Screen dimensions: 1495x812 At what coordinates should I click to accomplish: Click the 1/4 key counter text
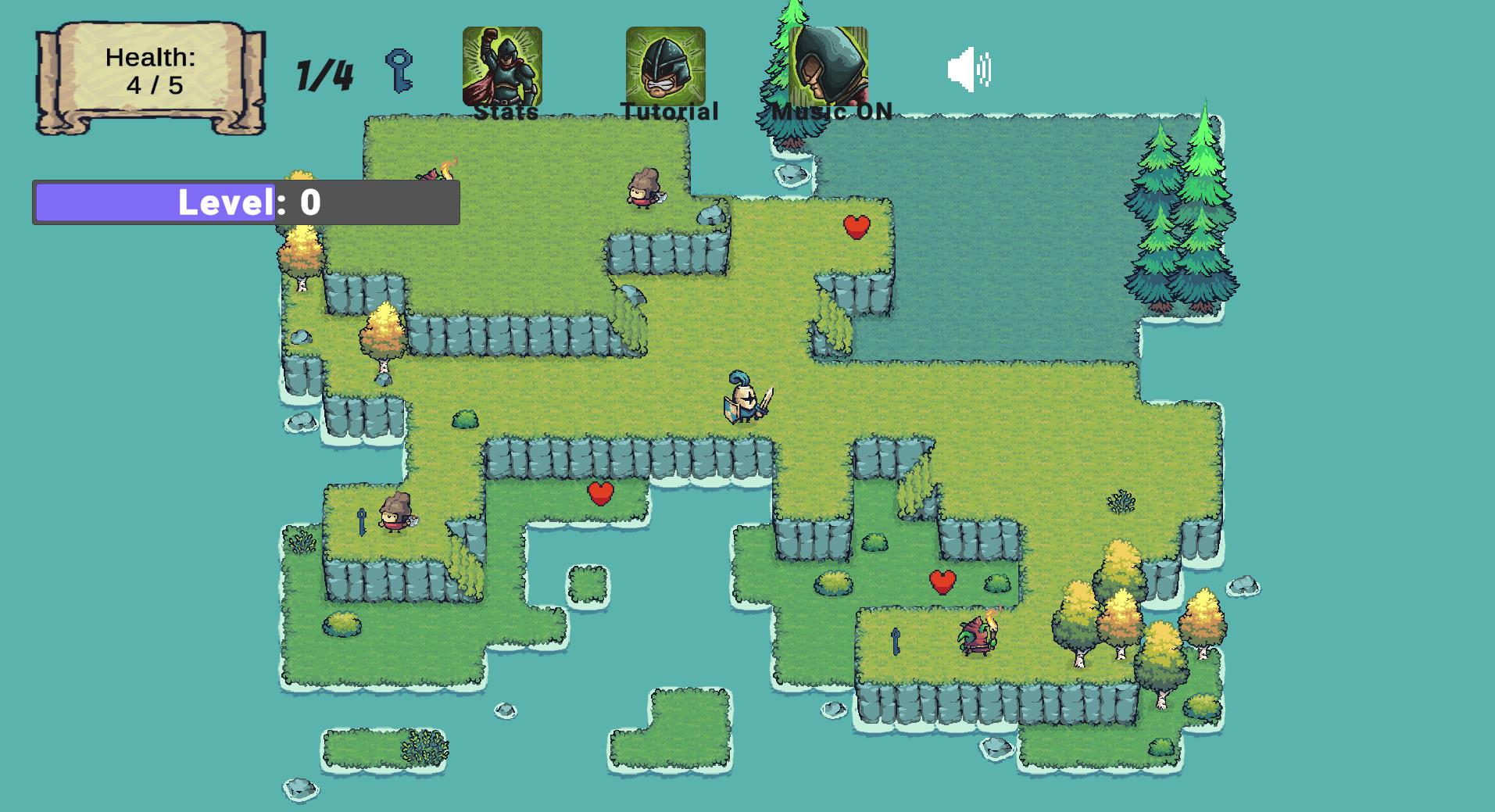323,73
